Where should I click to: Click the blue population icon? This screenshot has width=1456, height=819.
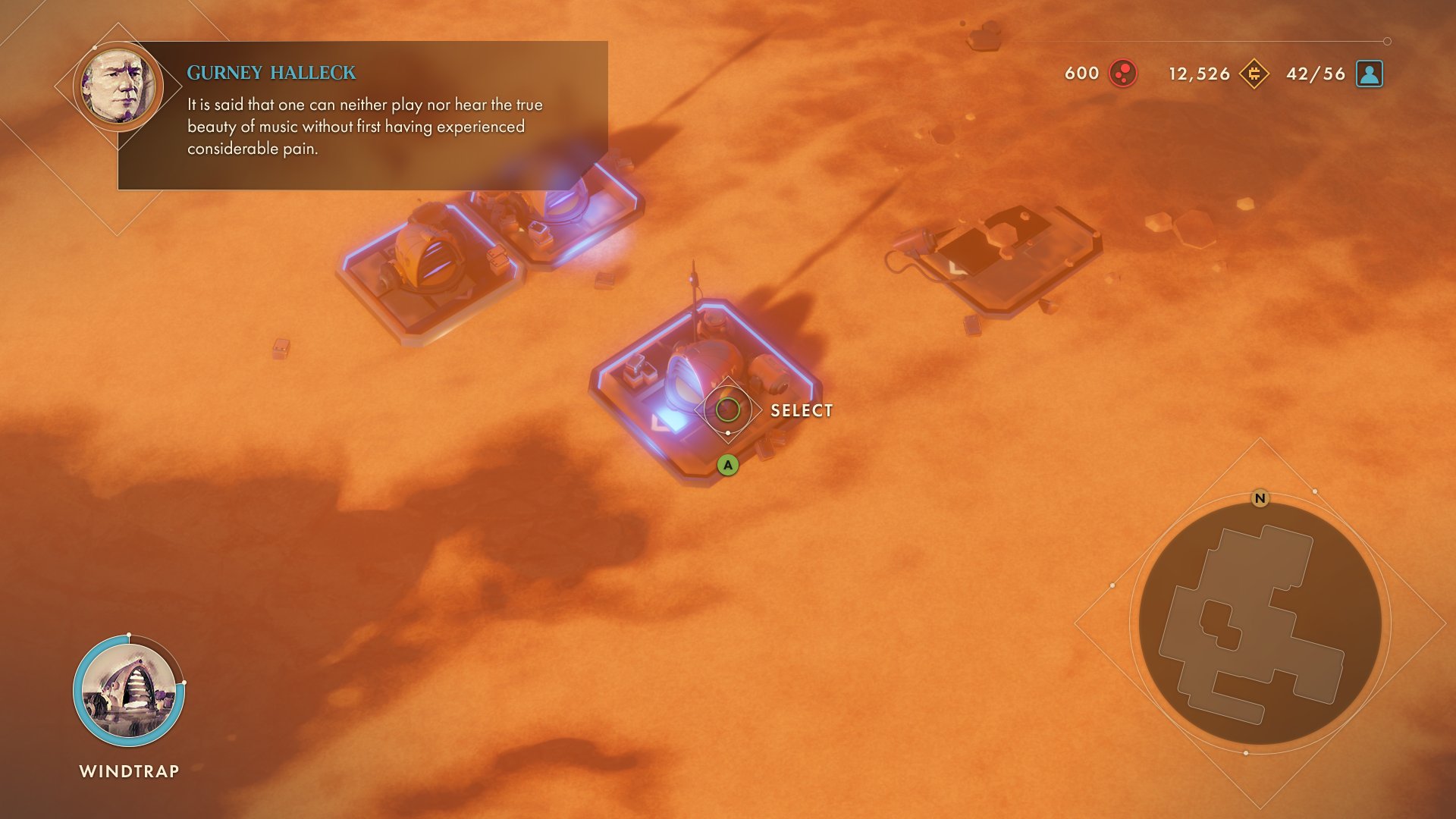[1369, 74]
